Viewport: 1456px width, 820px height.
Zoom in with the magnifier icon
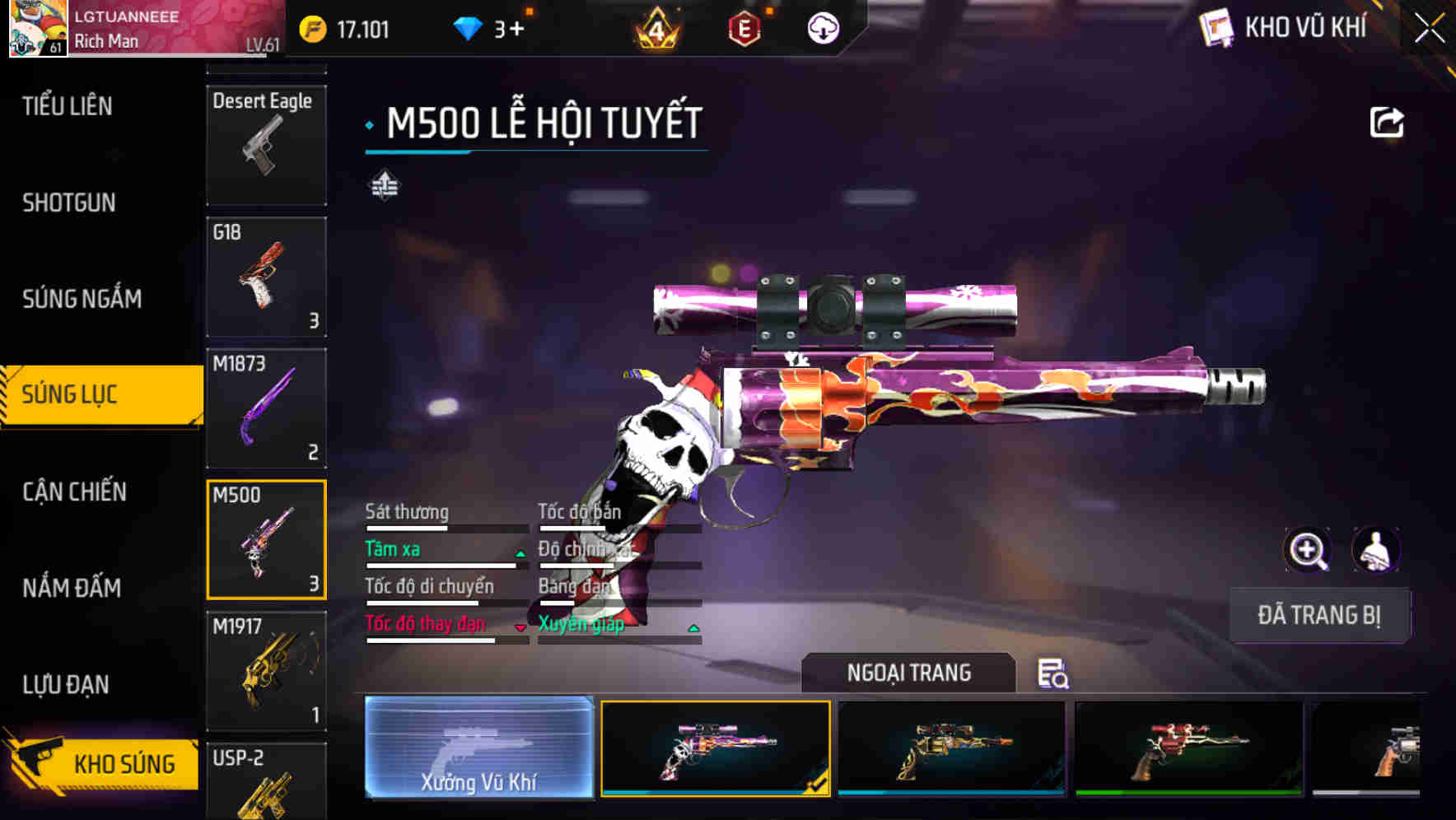(x=1307, y=550)
